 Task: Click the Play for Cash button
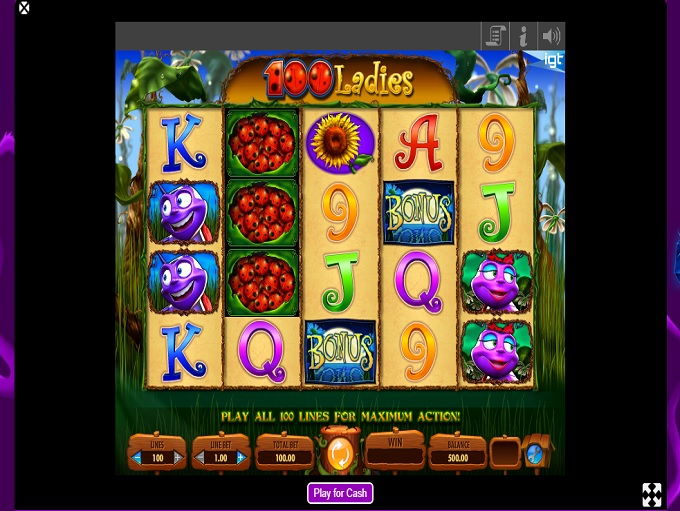340,493
